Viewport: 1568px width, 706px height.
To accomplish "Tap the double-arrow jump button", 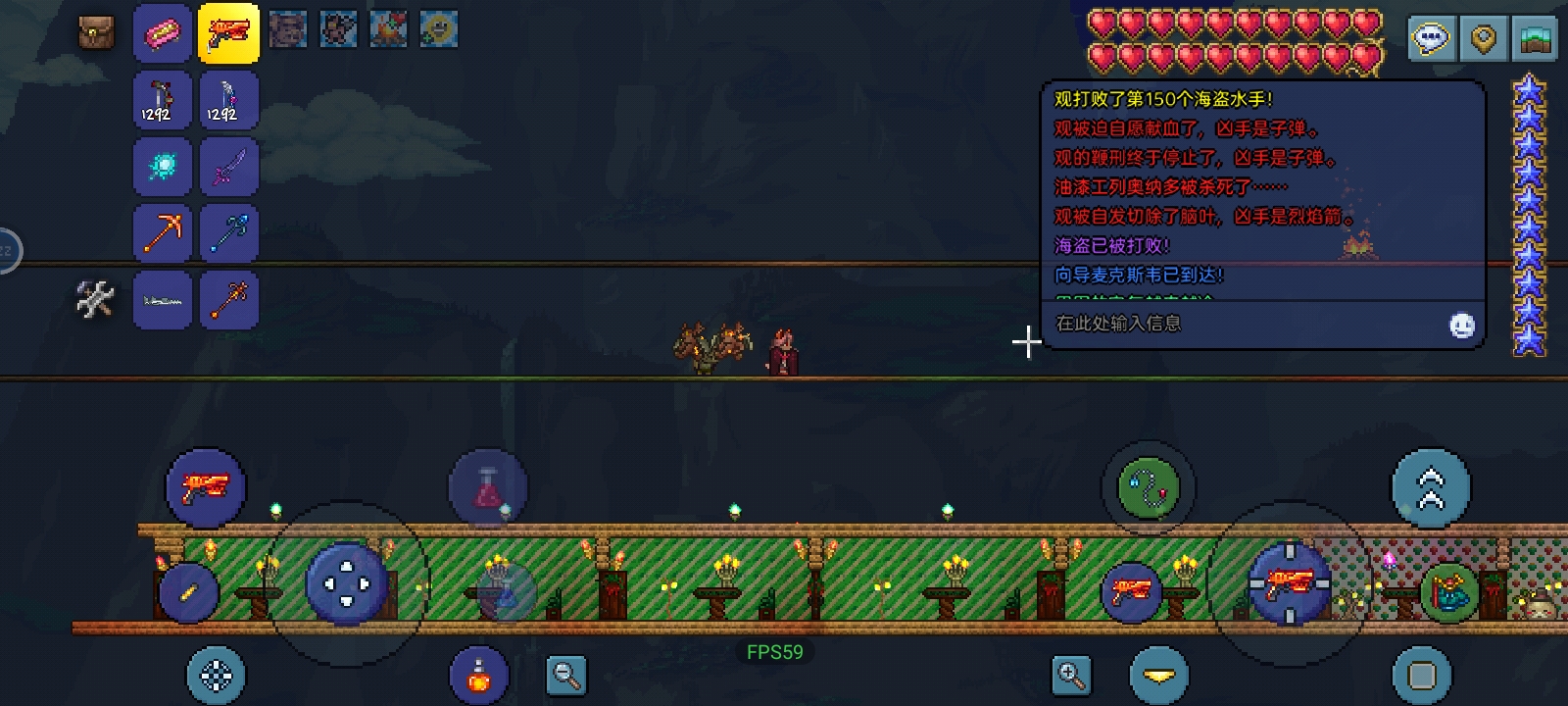I will [1431, 488].
